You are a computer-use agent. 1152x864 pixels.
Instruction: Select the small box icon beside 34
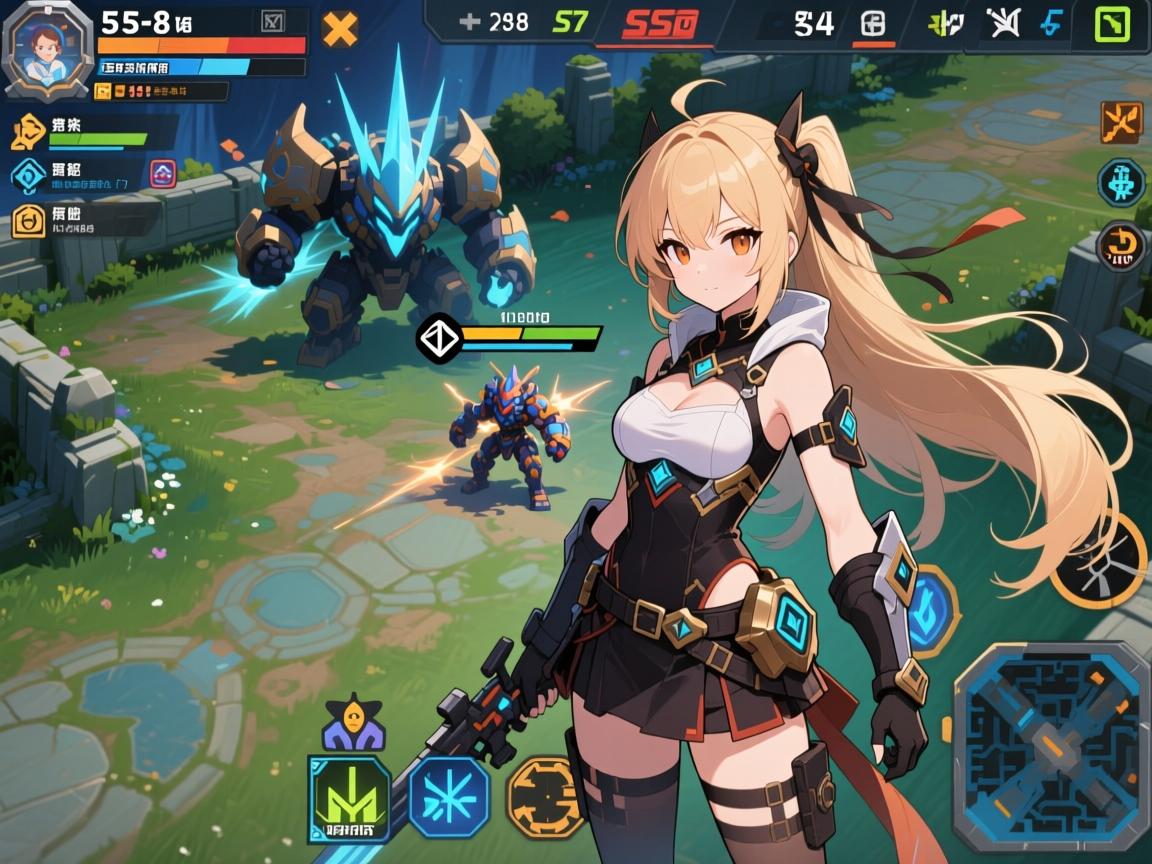tap(872, 24)
